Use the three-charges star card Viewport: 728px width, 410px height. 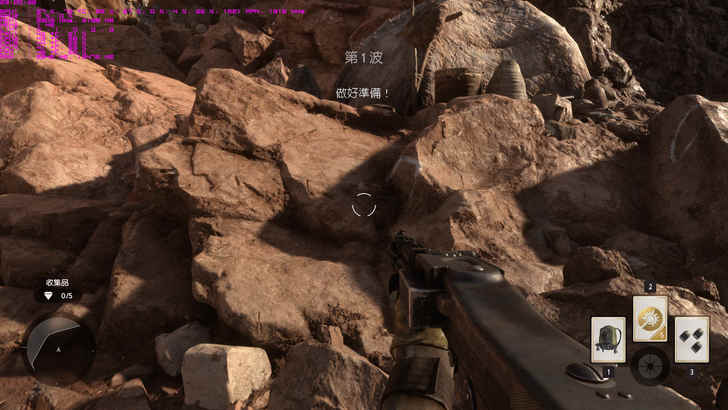pyautogui.click(x=692, y=339)
